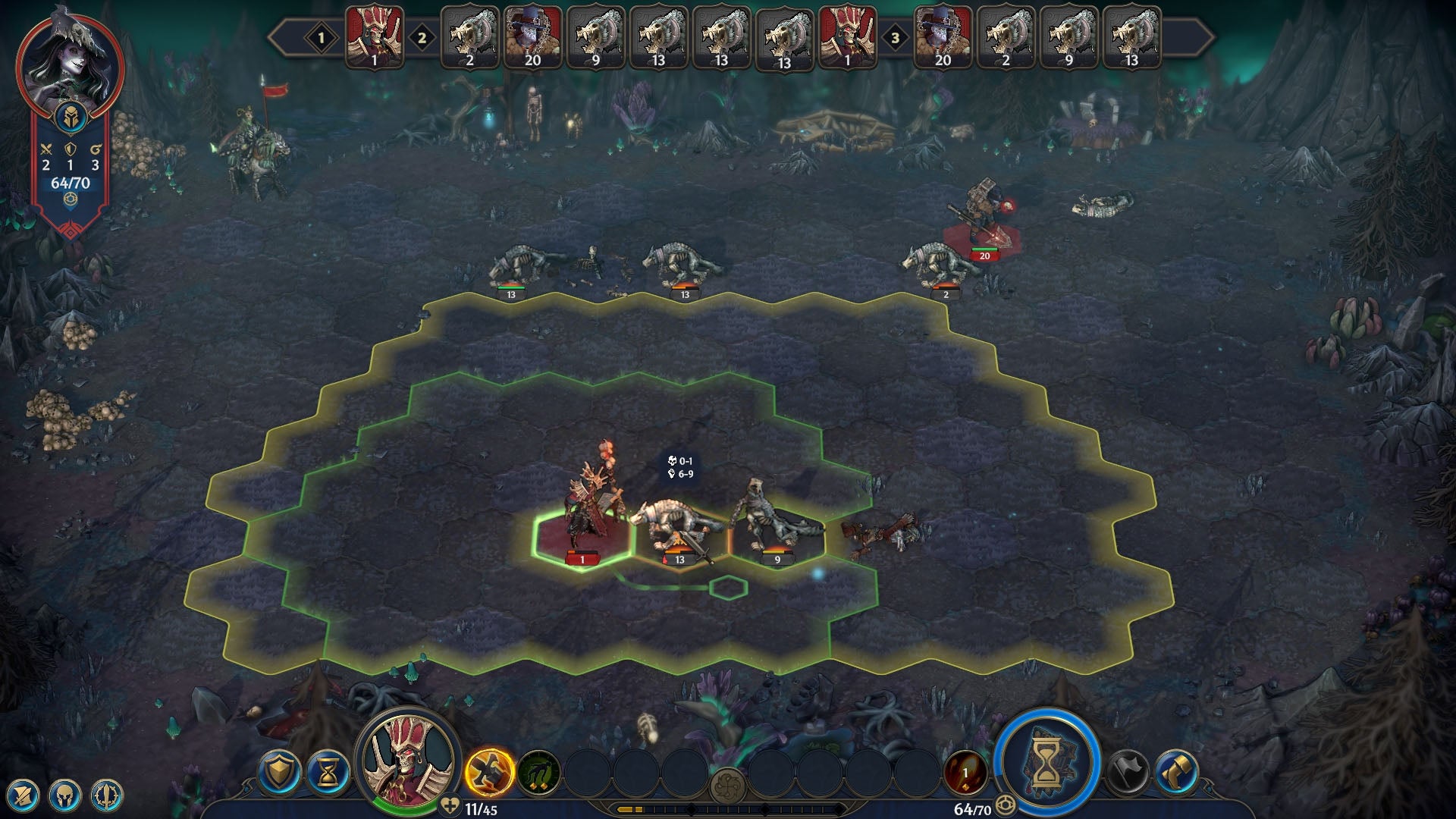Click the swirl emblem at ability bar center
Image resolution: width=1456 pixels, height=819 pixels.
coord(728,785)
